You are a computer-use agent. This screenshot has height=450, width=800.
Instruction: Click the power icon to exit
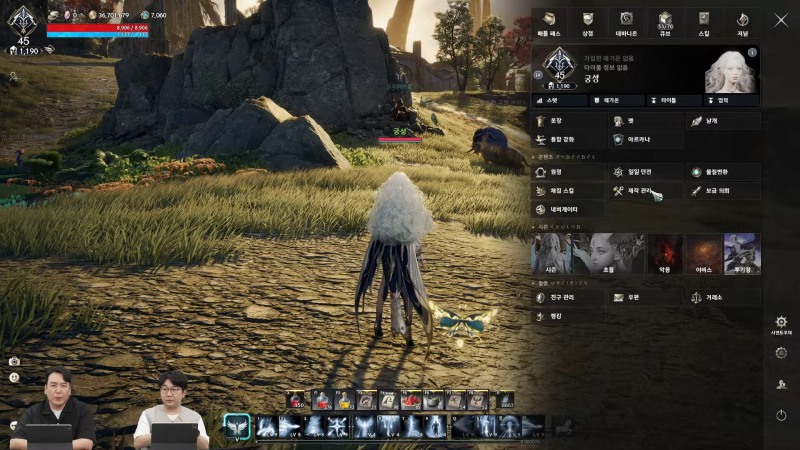point(781,415)
